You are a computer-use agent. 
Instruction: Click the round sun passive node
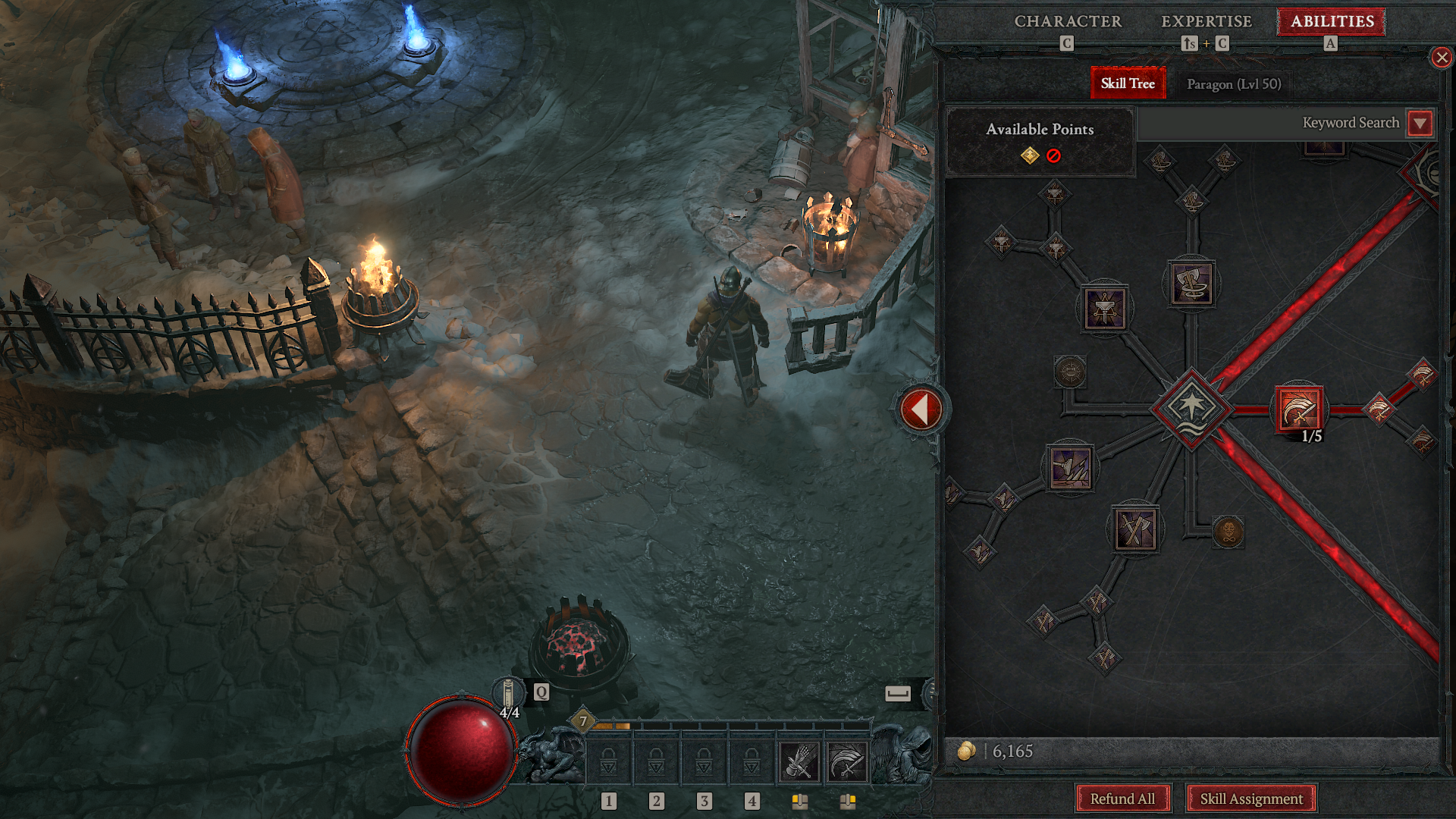pos(1070,372)
